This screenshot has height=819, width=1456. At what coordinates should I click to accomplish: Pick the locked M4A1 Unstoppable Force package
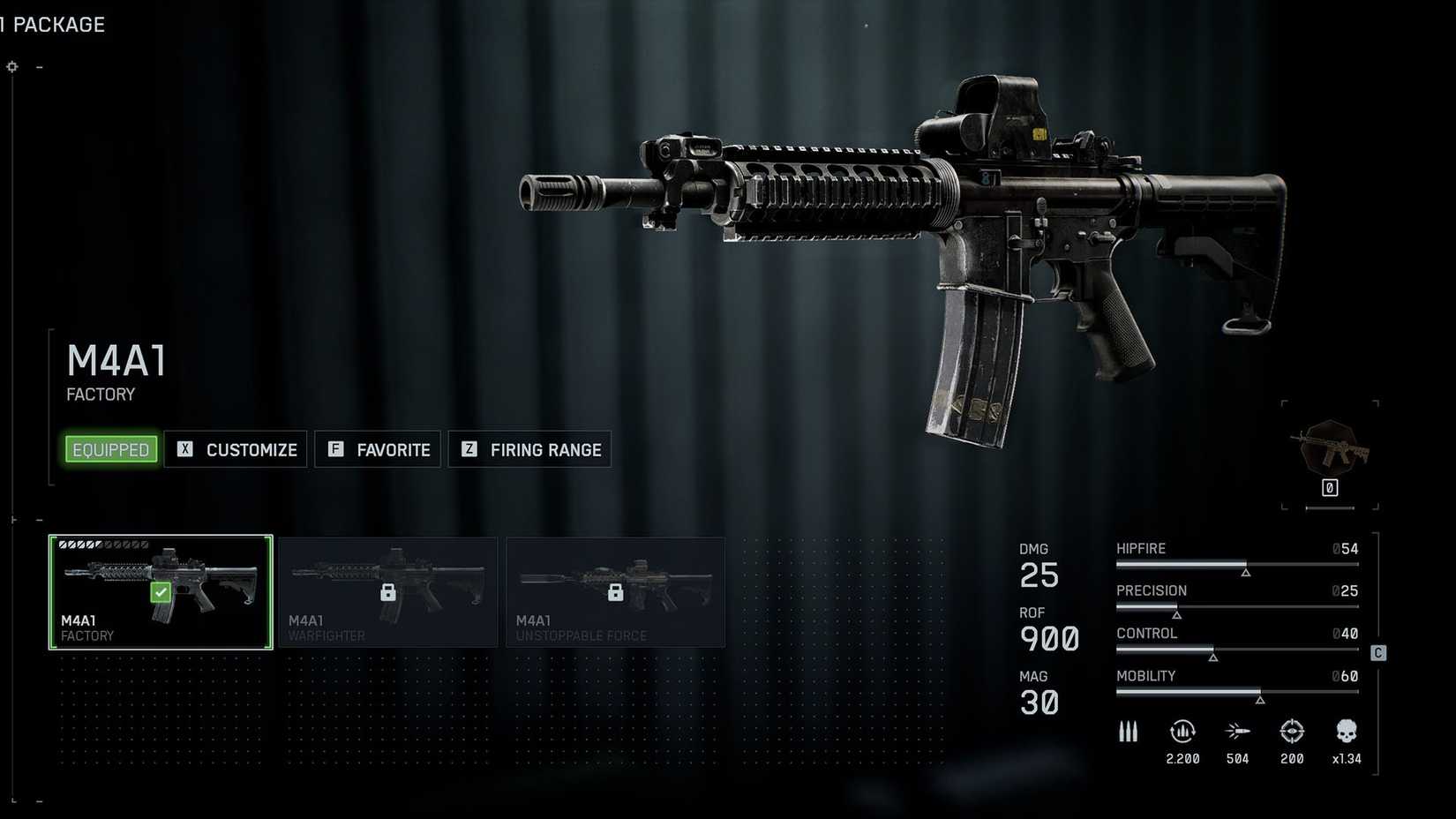[616, 592]
